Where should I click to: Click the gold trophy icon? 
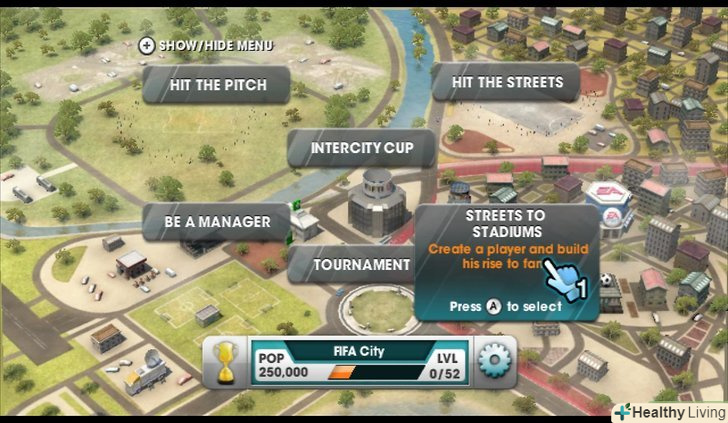pos(228,362)
